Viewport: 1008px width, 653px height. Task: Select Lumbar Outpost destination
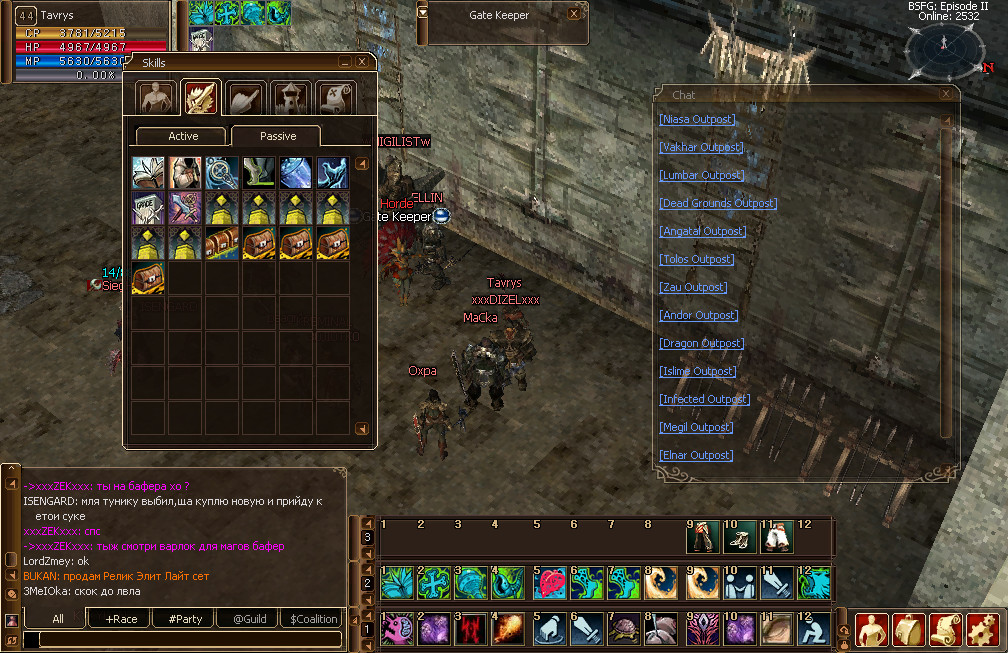tap(700, 175)
